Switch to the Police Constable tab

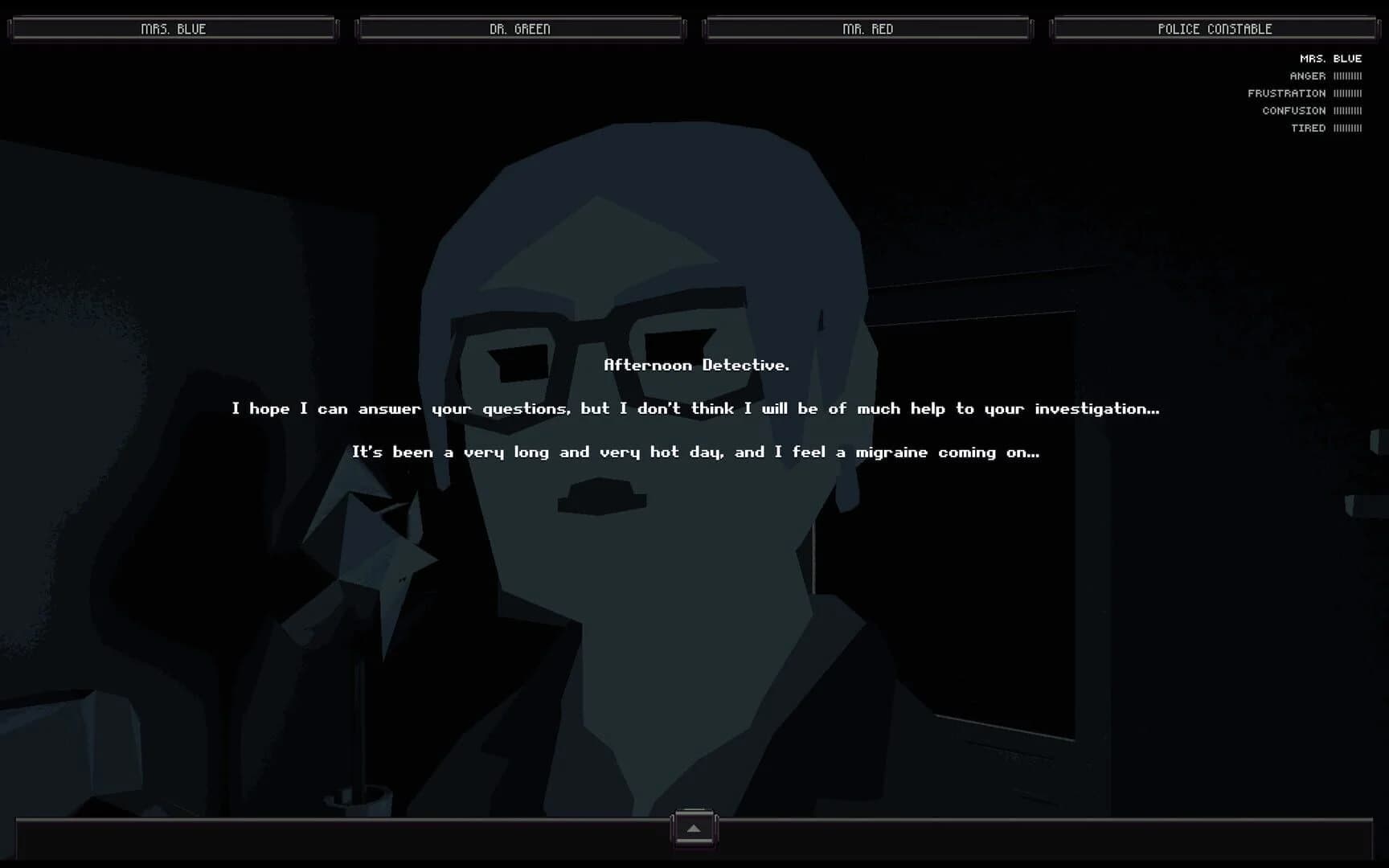point(1214,28)
